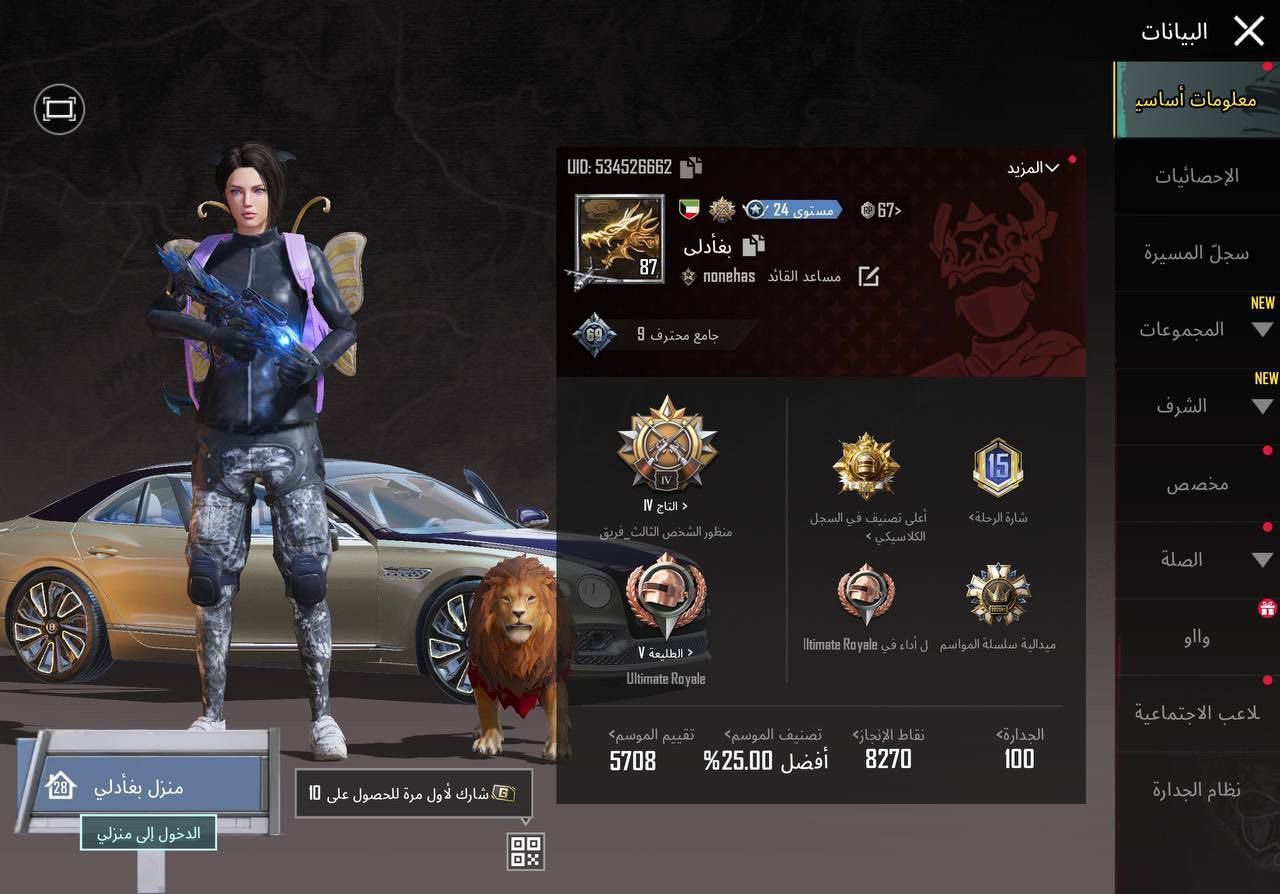Open the level 24 badge
Screen dimensions: 1280x894
click(x=793, y=210)
